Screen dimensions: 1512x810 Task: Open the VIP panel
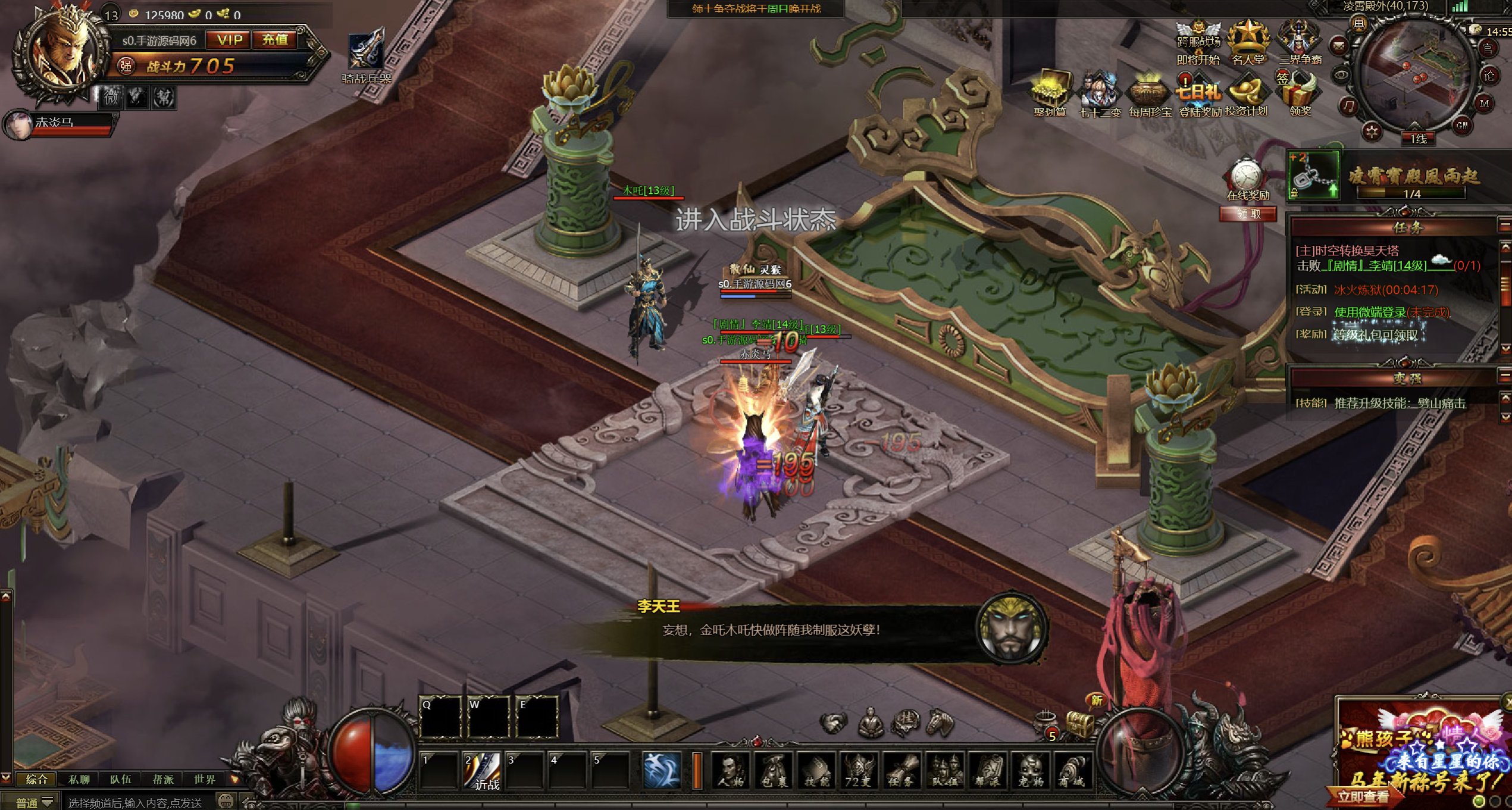(230, 40)
